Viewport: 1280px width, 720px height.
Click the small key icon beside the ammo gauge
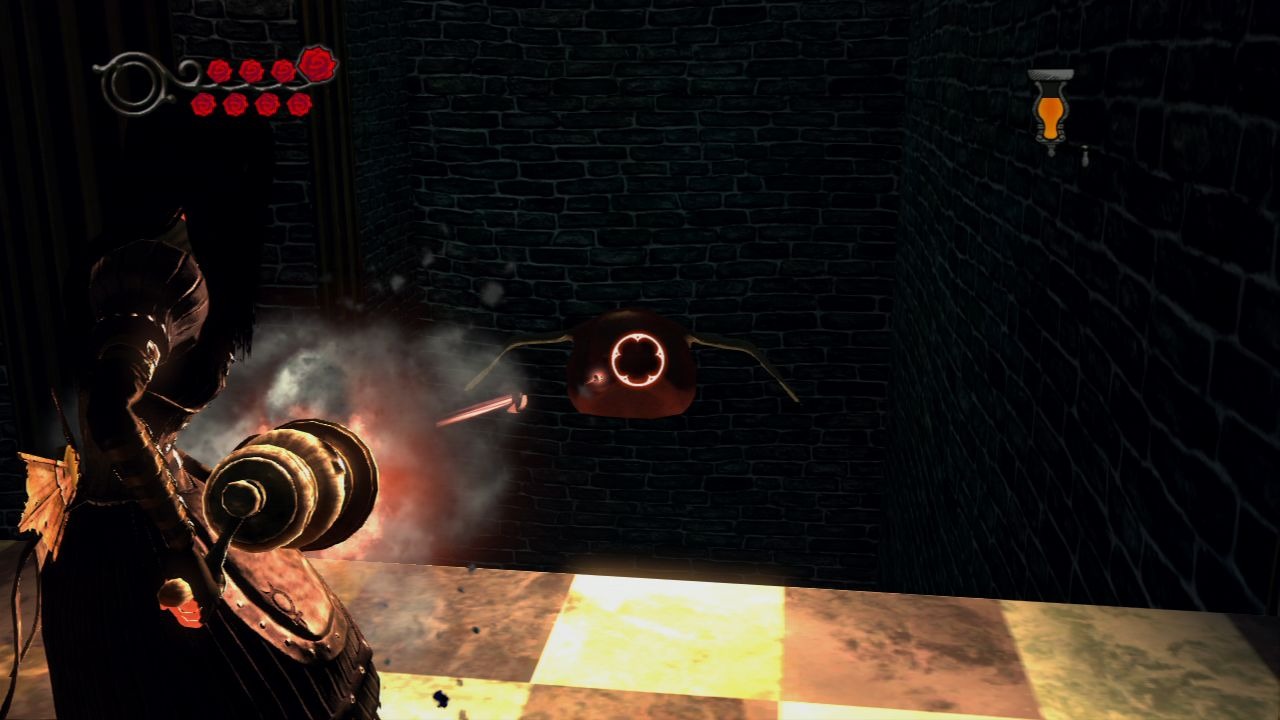click(x=1085, y=156)
